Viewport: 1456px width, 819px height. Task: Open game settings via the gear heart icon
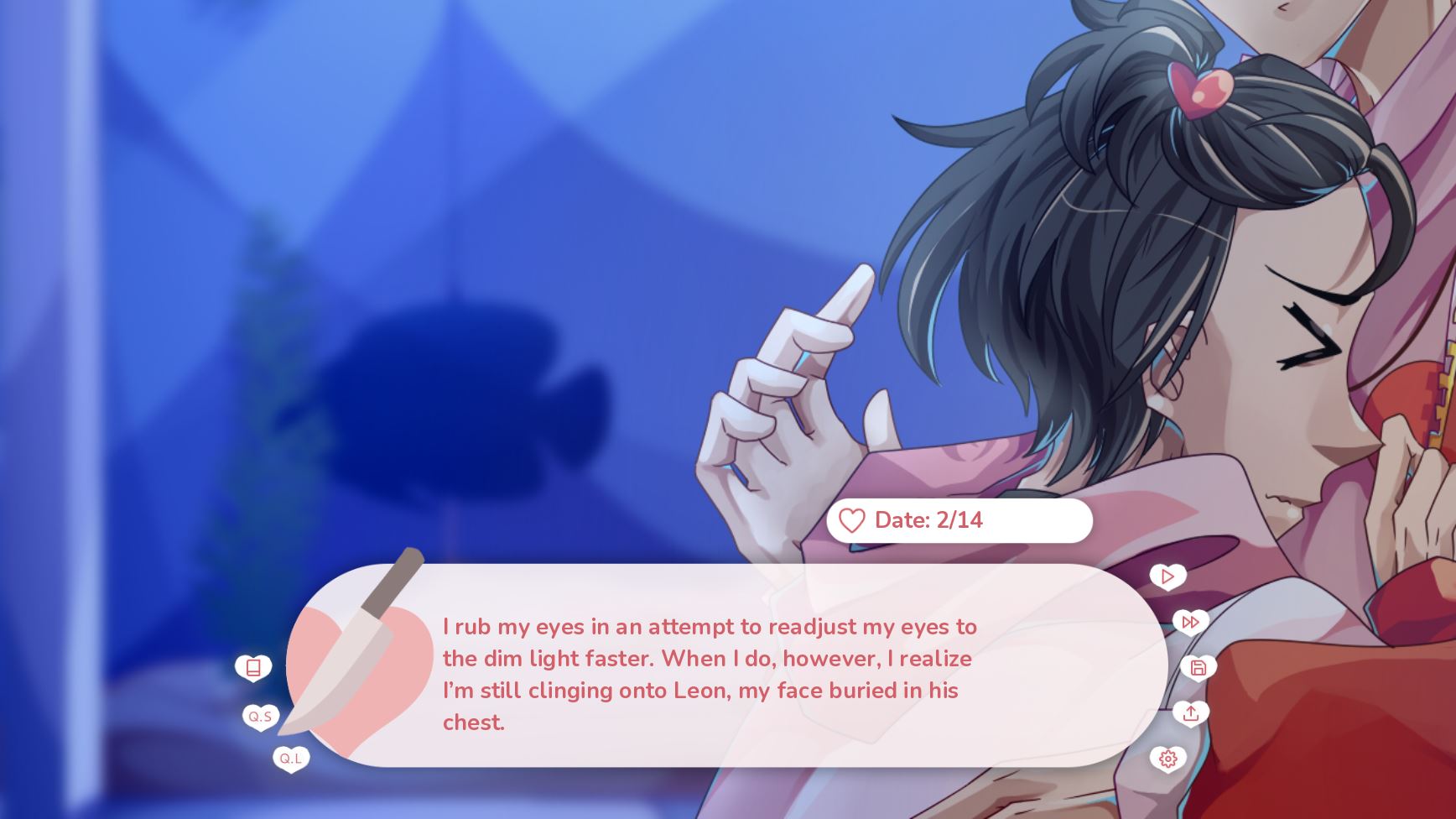[1167, 759]
